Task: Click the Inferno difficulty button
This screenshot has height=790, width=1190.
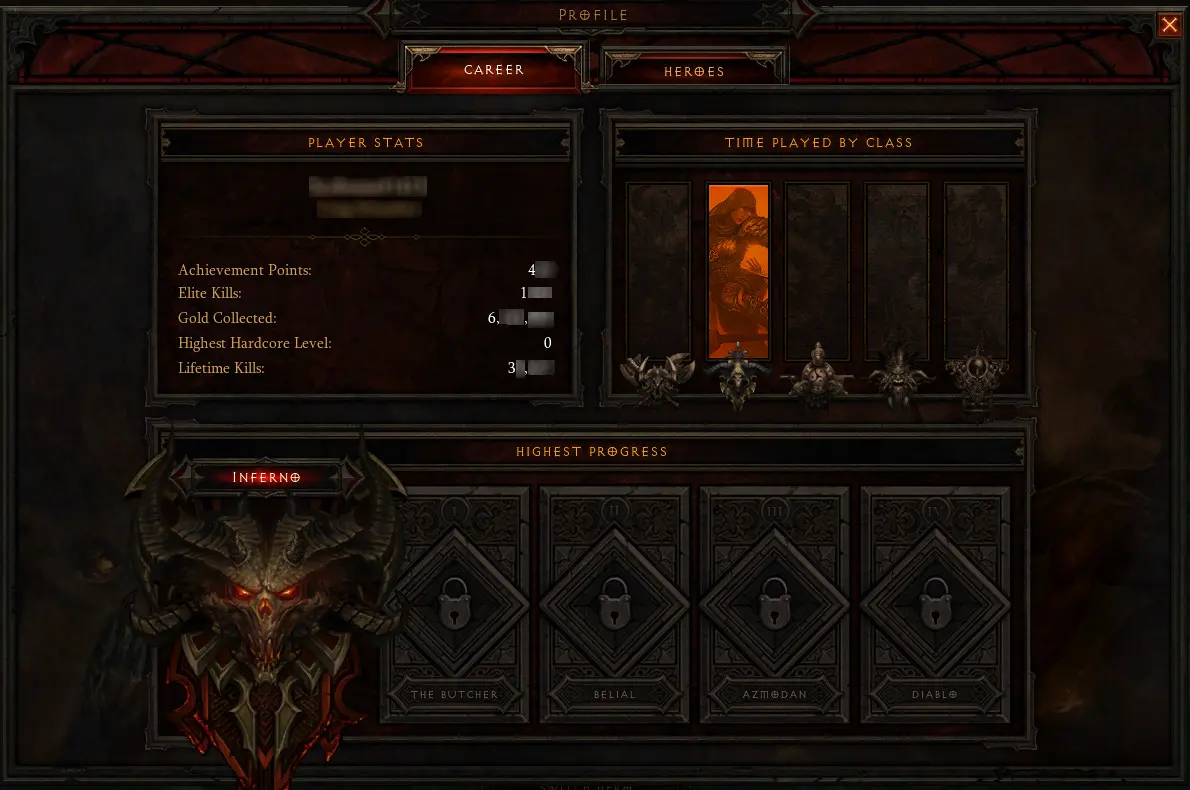Action: pyautogui.click(x=266, y=477)
